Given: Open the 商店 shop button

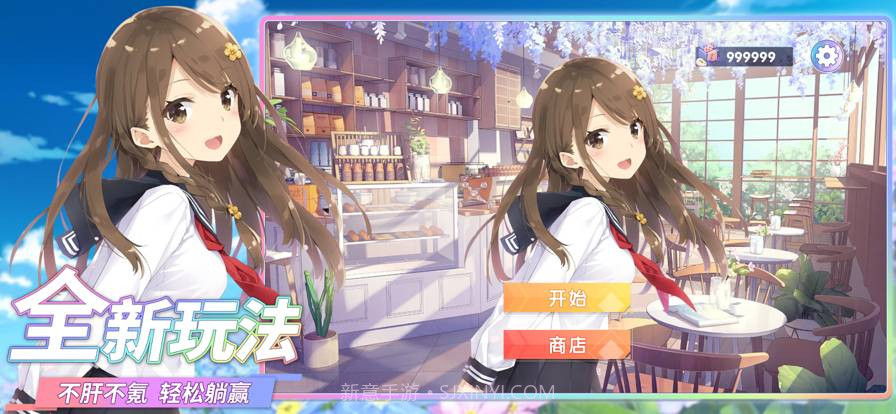Looking at the screenshot, I should (x=567, y=345).
